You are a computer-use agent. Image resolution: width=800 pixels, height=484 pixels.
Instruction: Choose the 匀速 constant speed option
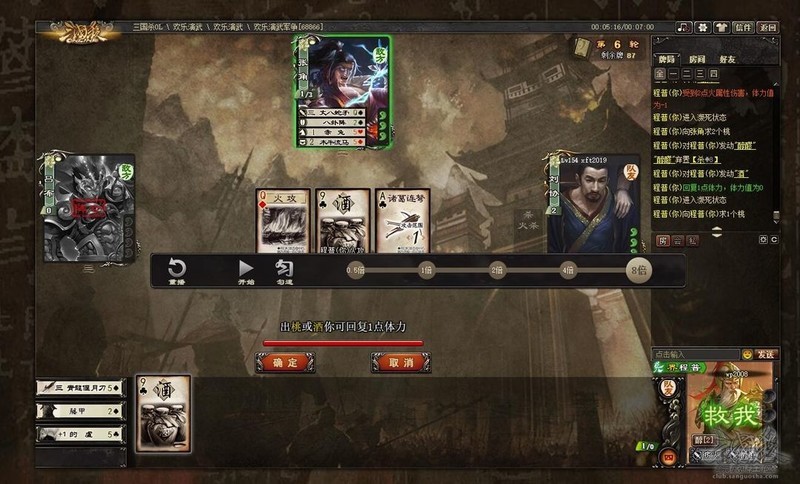coord(283,271)
